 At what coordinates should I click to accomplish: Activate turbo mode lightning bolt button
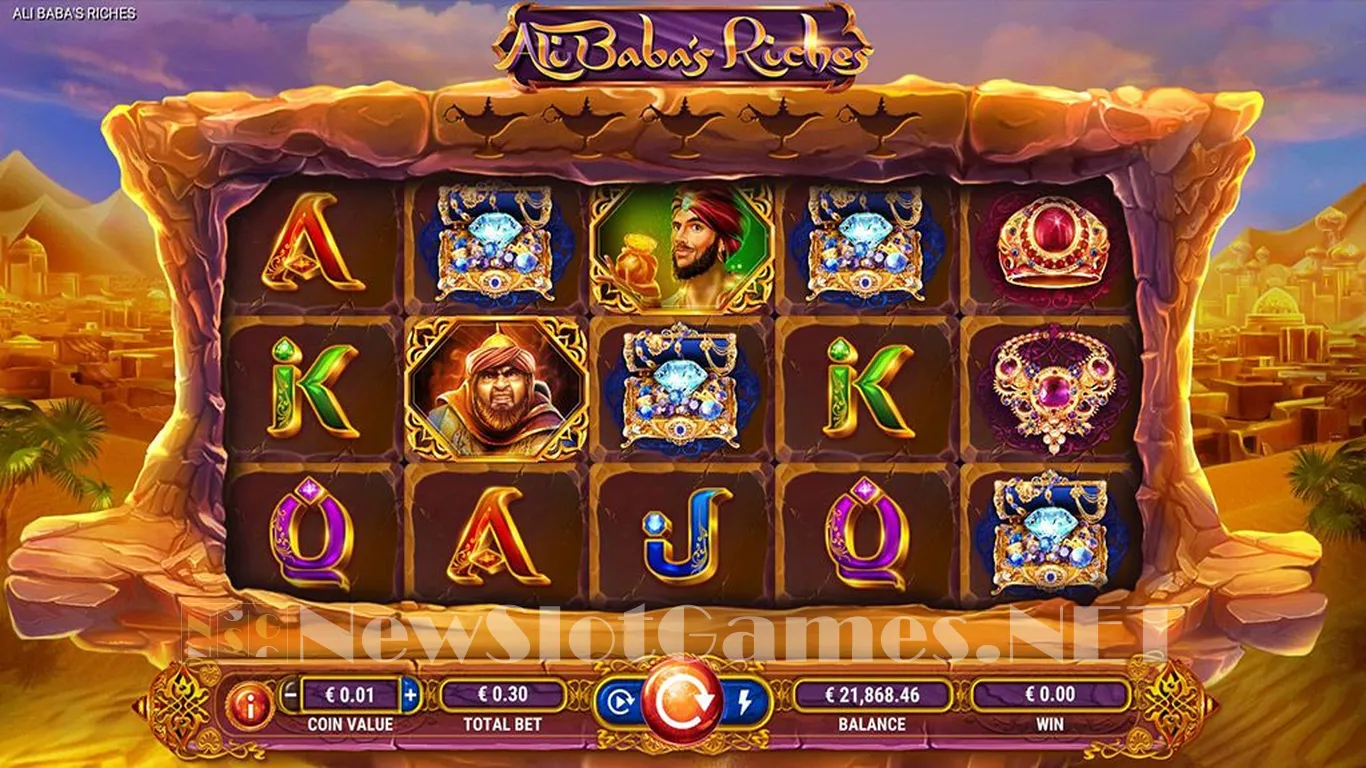click(x=744, y=702)
